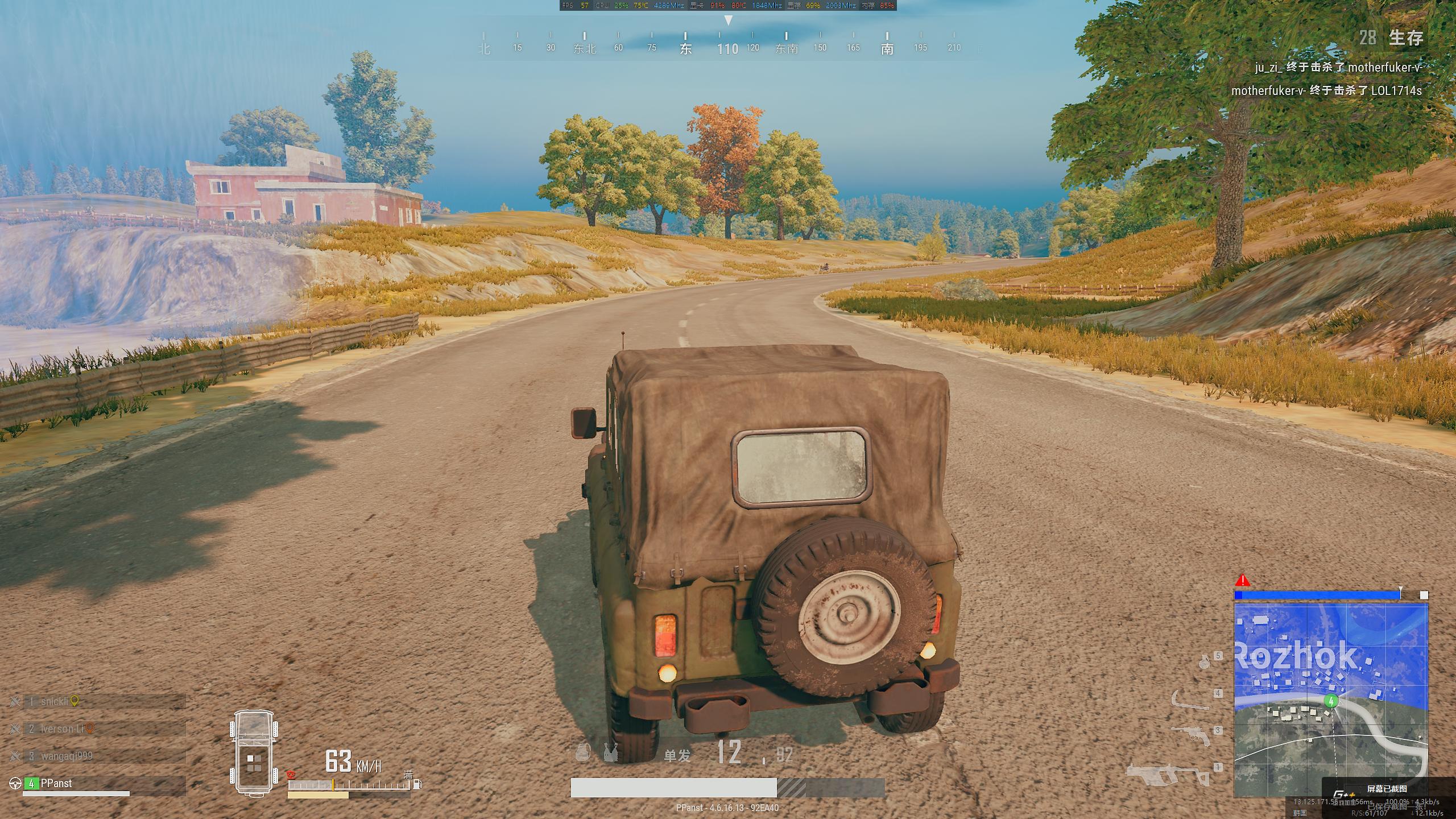Viewport: 1456px width, 819px height.
Task: Select the revolver pistol weapon slot
Action: coord(1192,734)
